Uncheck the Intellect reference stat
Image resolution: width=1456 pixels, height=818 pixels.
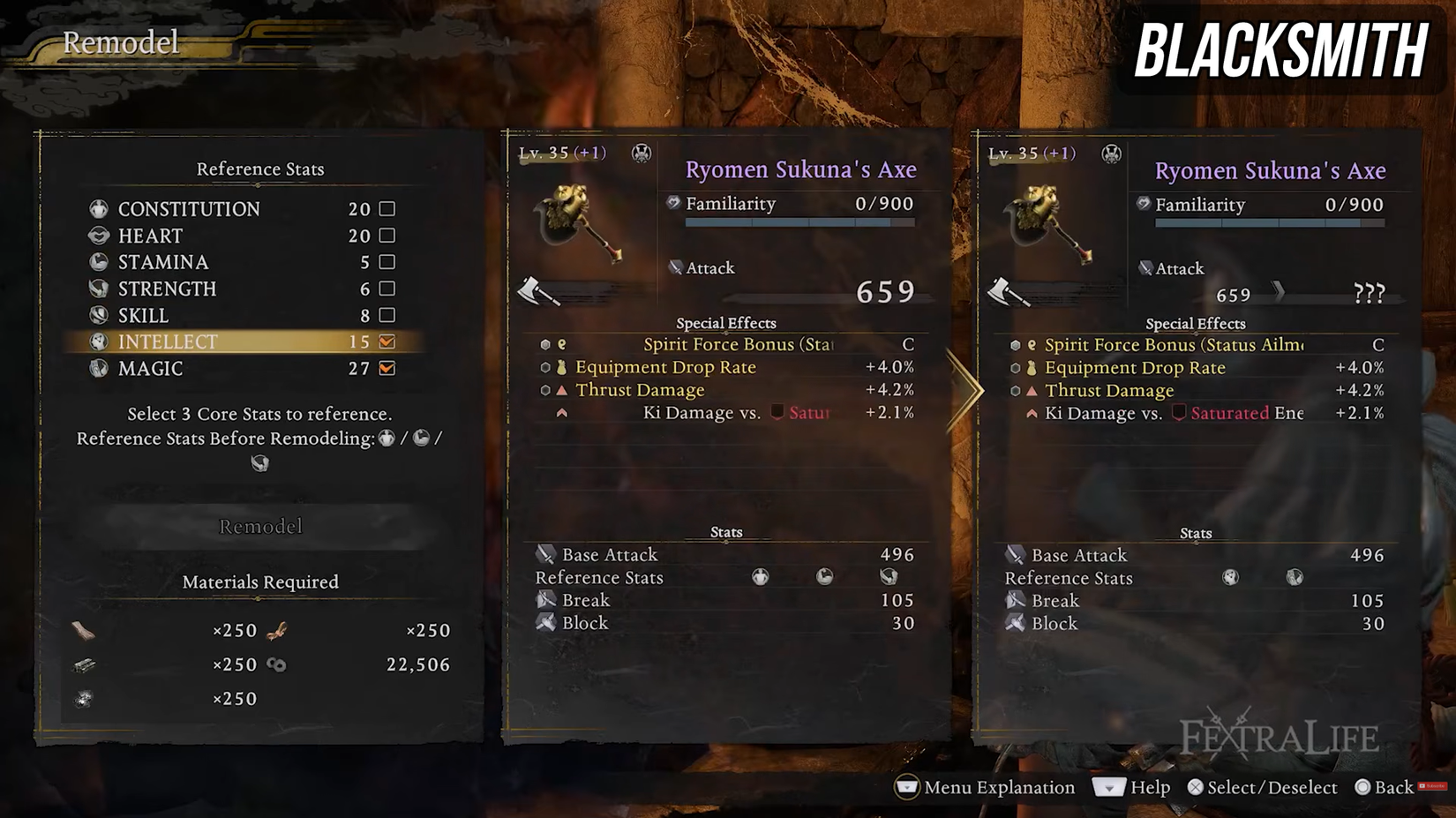(387, 342)
